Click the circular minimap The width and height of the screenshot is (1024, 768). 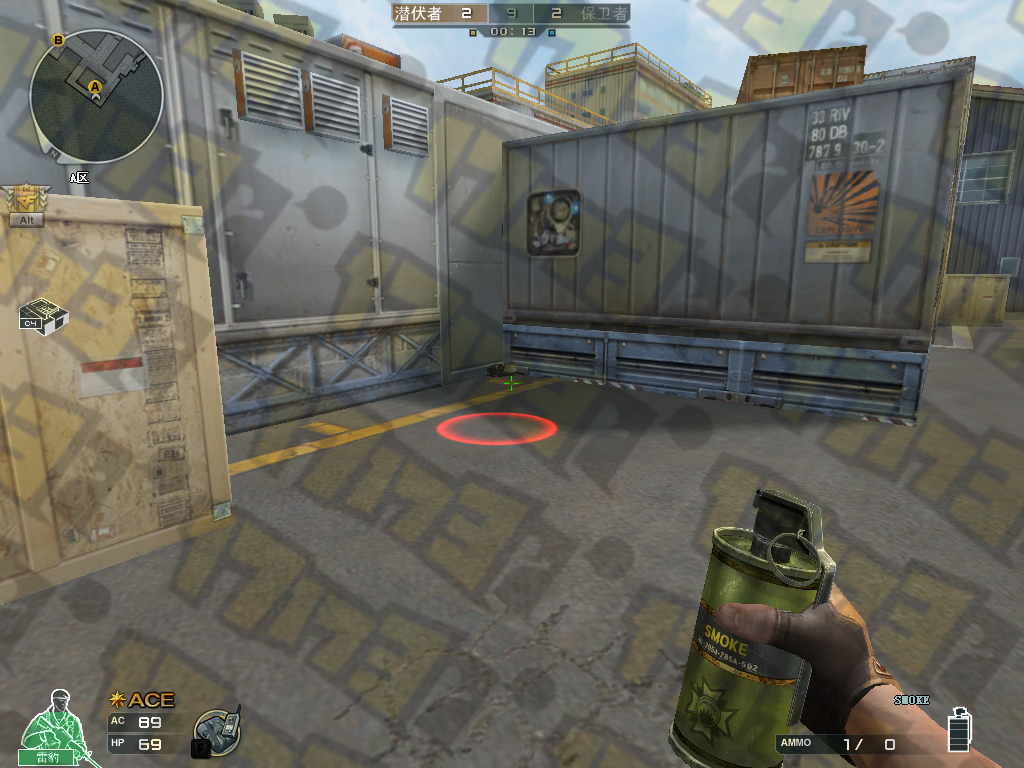click(x=96, y=96)
